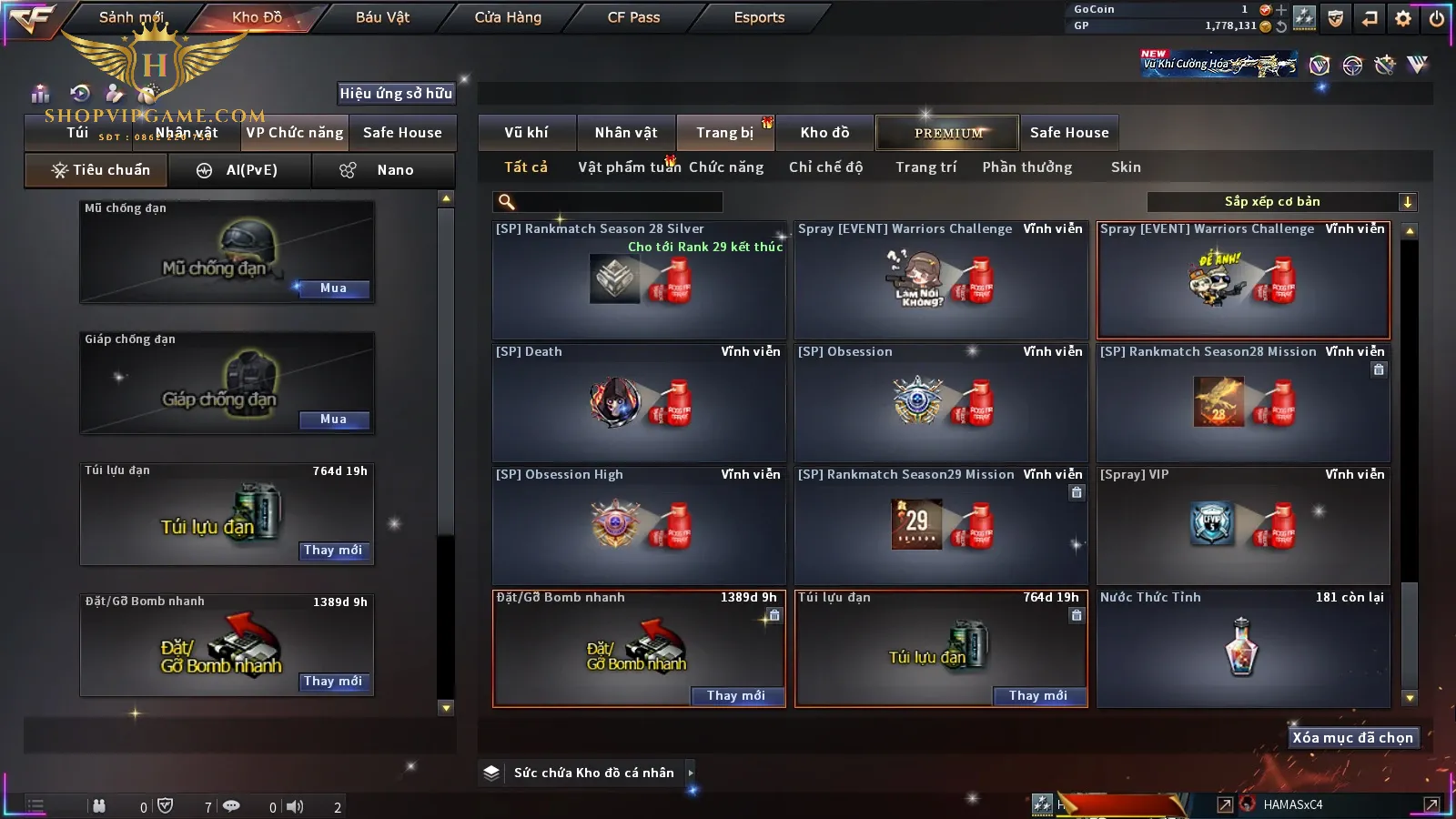Image resolution: width=1456 pixels, height=819 pixels.
Task: Go to Sảnh mới lobby
Action: coord(131,17)
